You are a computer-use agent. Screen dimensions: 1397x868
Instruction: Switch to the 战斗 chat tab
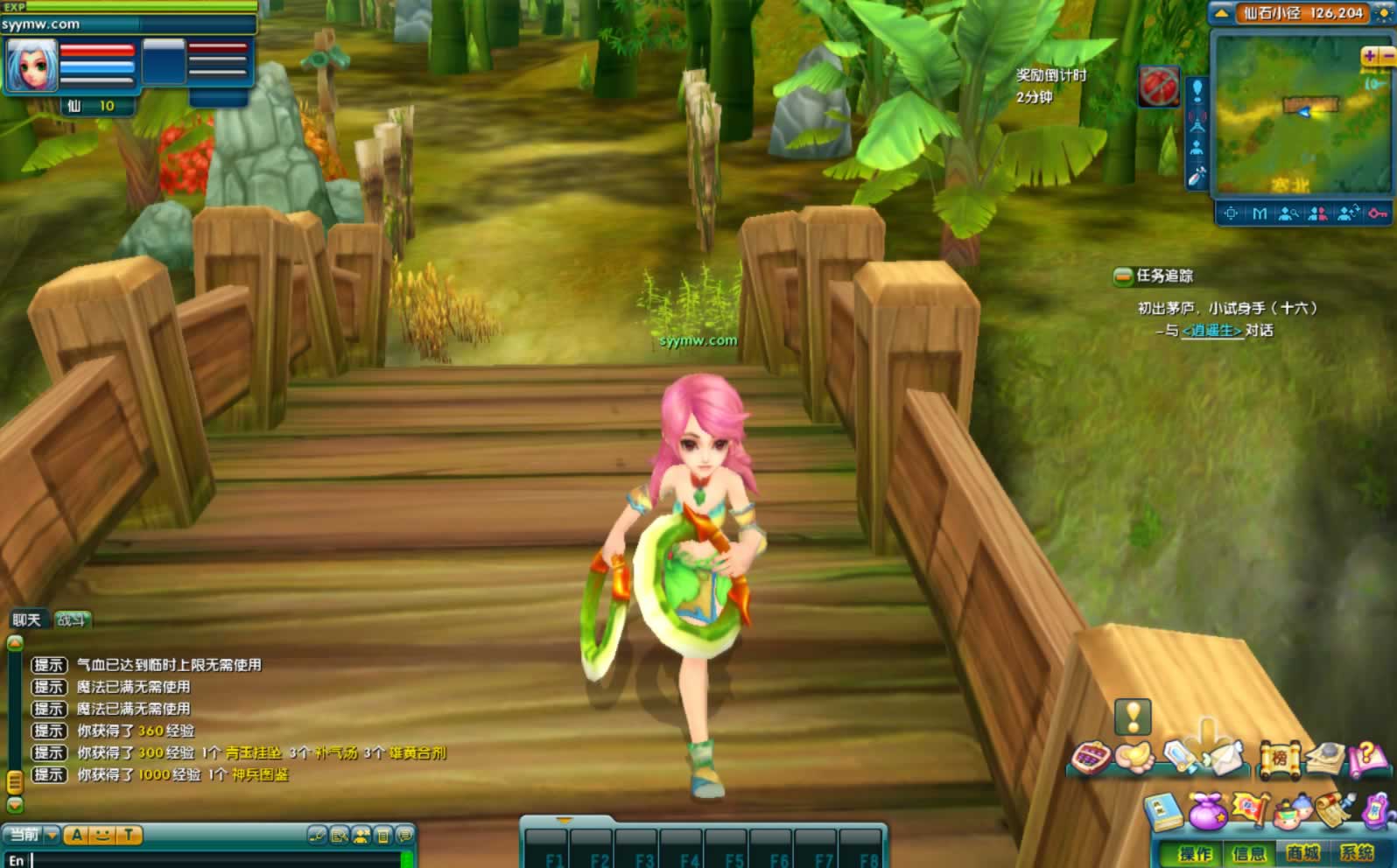(x=72, y=619)
